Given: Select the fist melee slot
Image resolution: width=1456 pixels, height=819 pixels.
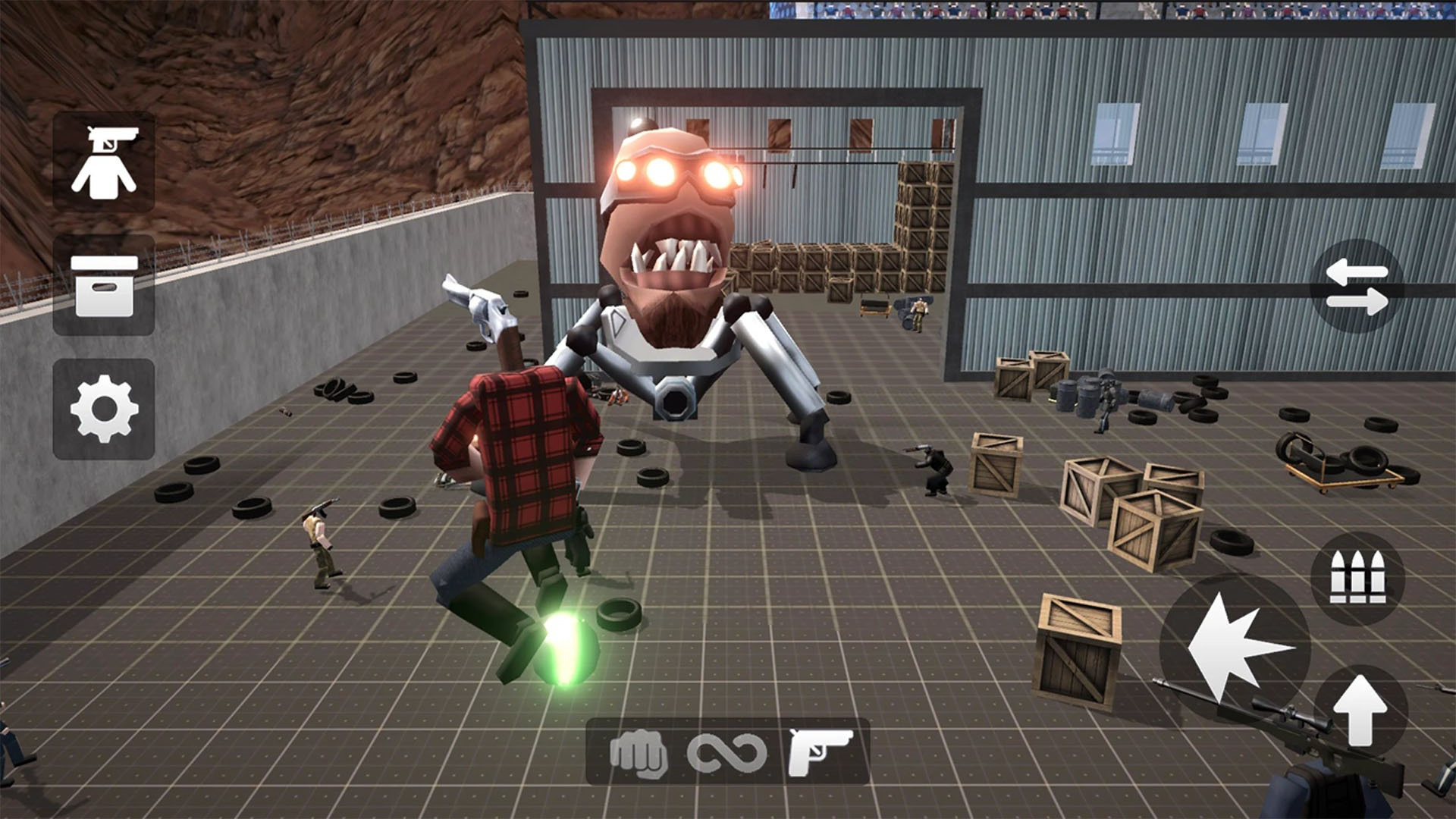Looking at the screenshot, I should coord(639,753).
